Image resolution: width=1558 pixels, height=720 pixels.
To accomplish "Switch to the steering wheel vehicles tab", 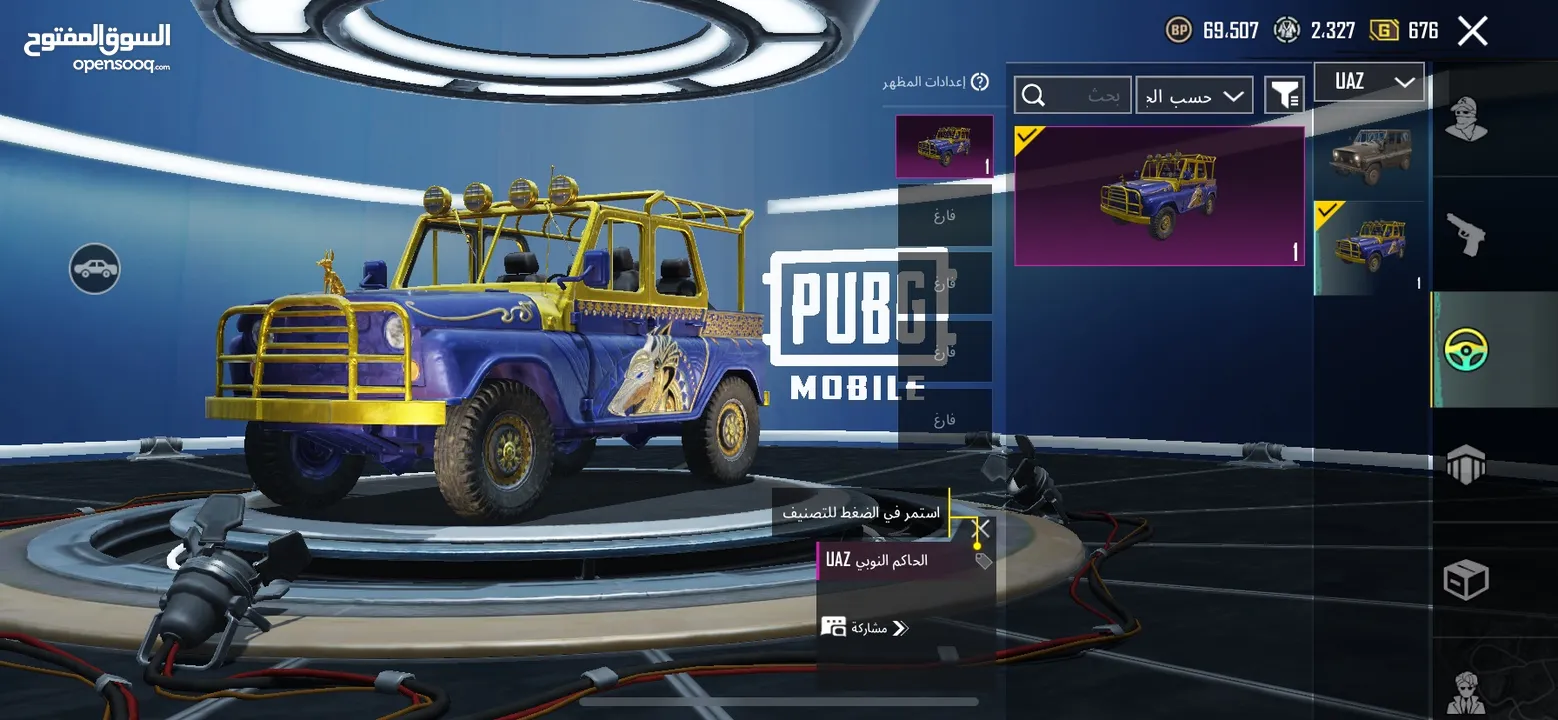I will (1466, 350).
